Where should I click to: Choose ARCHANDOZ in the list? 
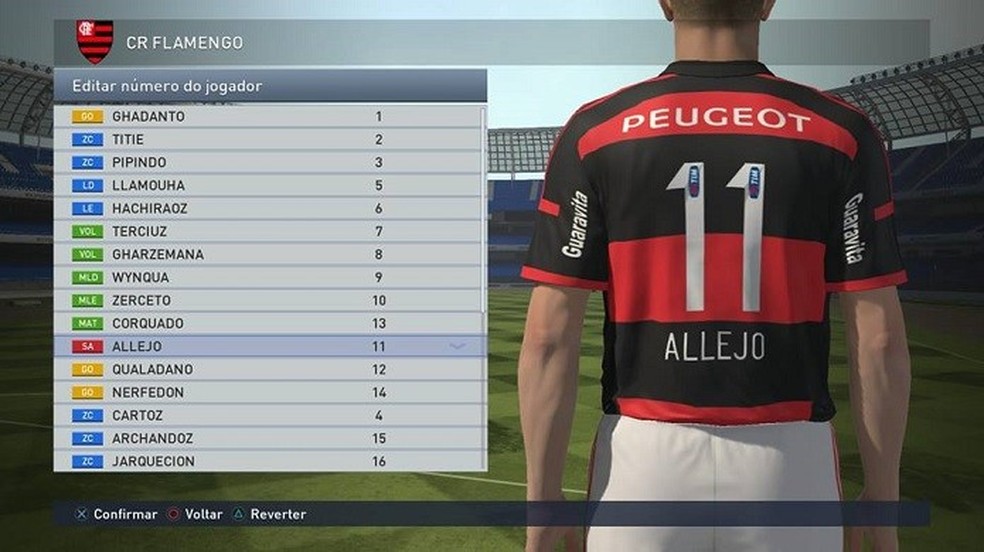268,438
